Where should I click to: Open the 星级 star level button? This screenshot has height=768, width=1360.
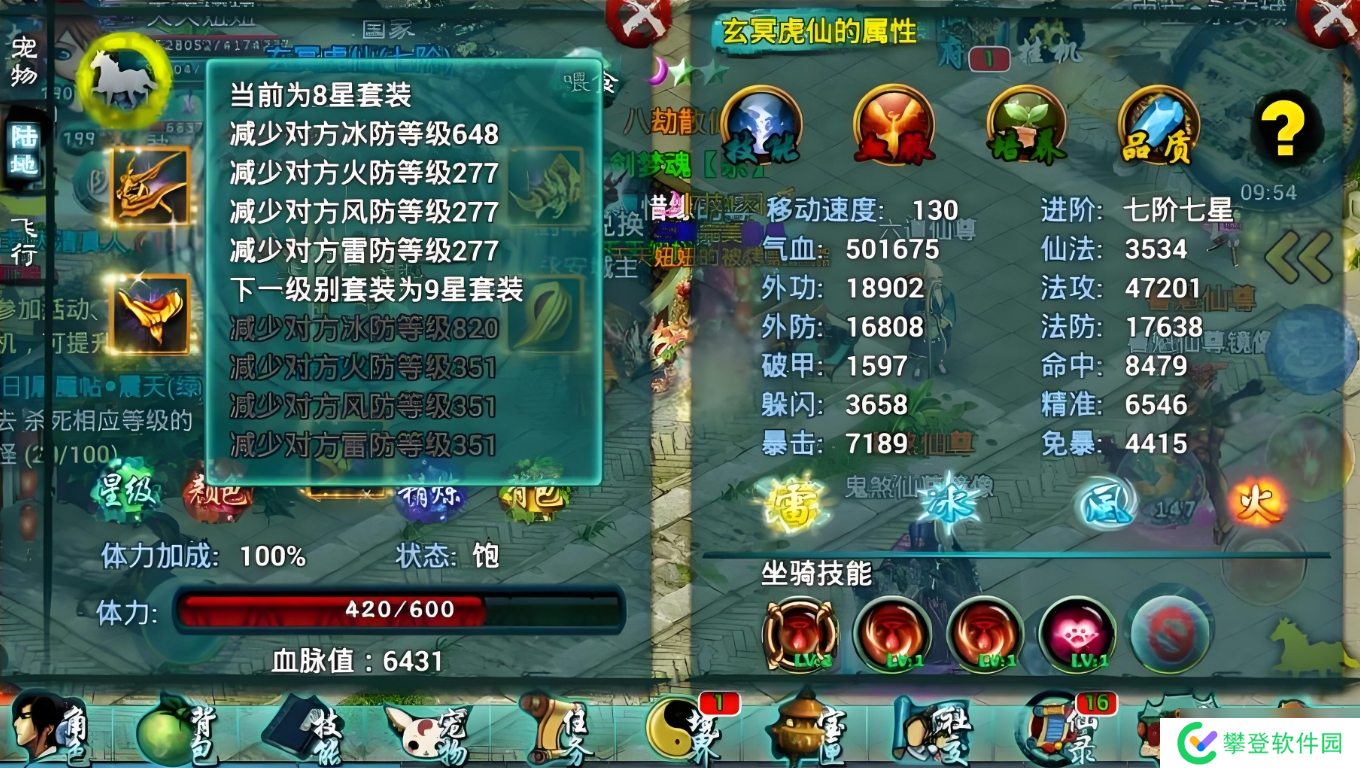tap(126, 493)
